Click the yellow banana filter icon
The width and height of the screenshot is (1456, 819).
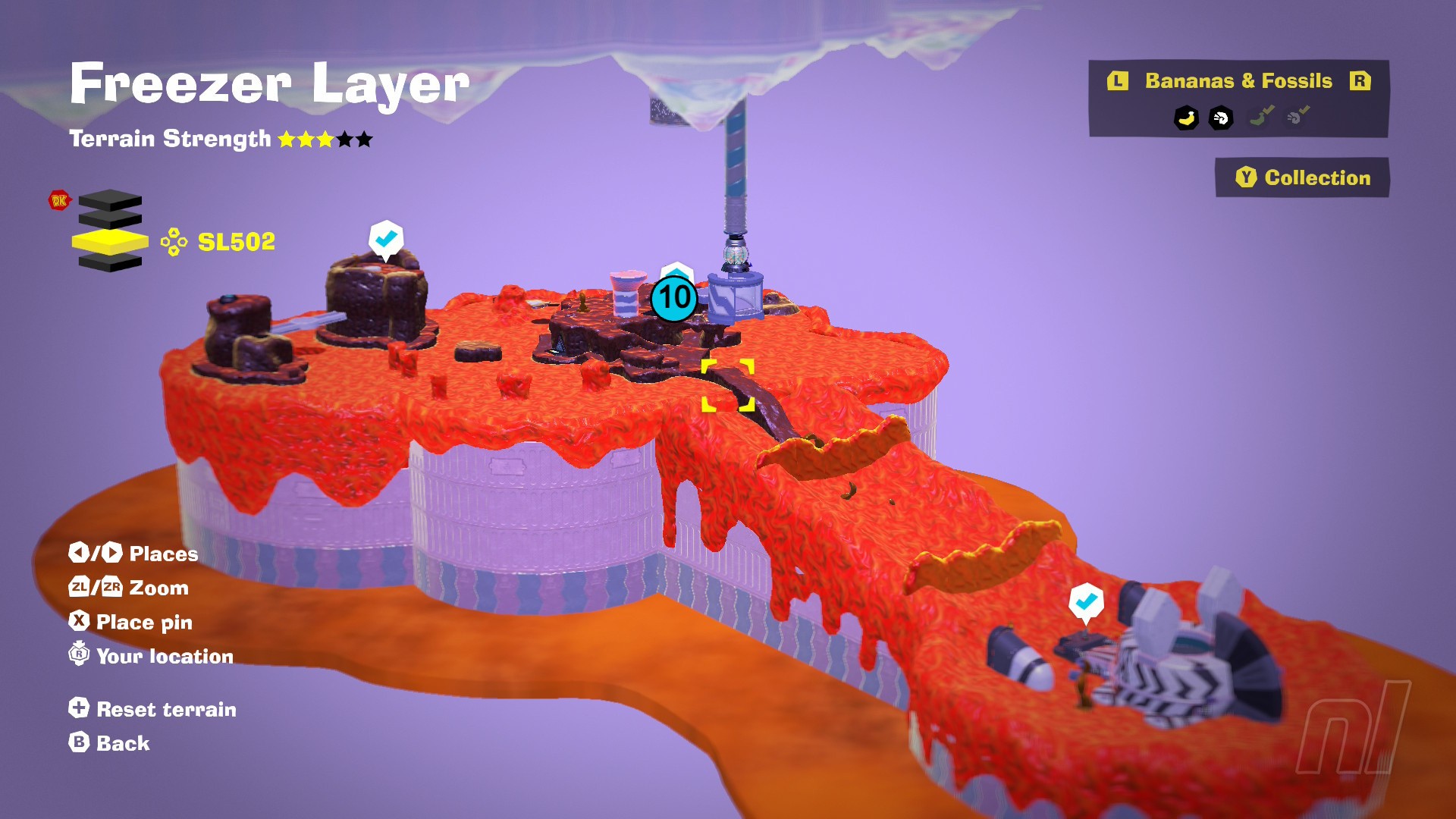(x=1186, y=118)
